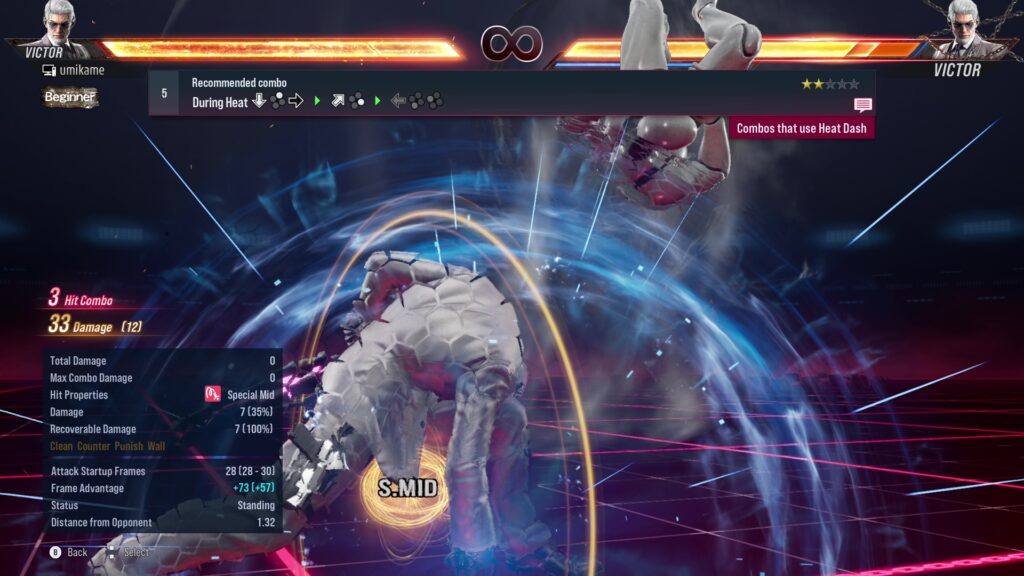This screenshot has width=1024, height=576.
Task: Open the Combos that use Heat Dash tag
Action: click(x=802, y=128)
